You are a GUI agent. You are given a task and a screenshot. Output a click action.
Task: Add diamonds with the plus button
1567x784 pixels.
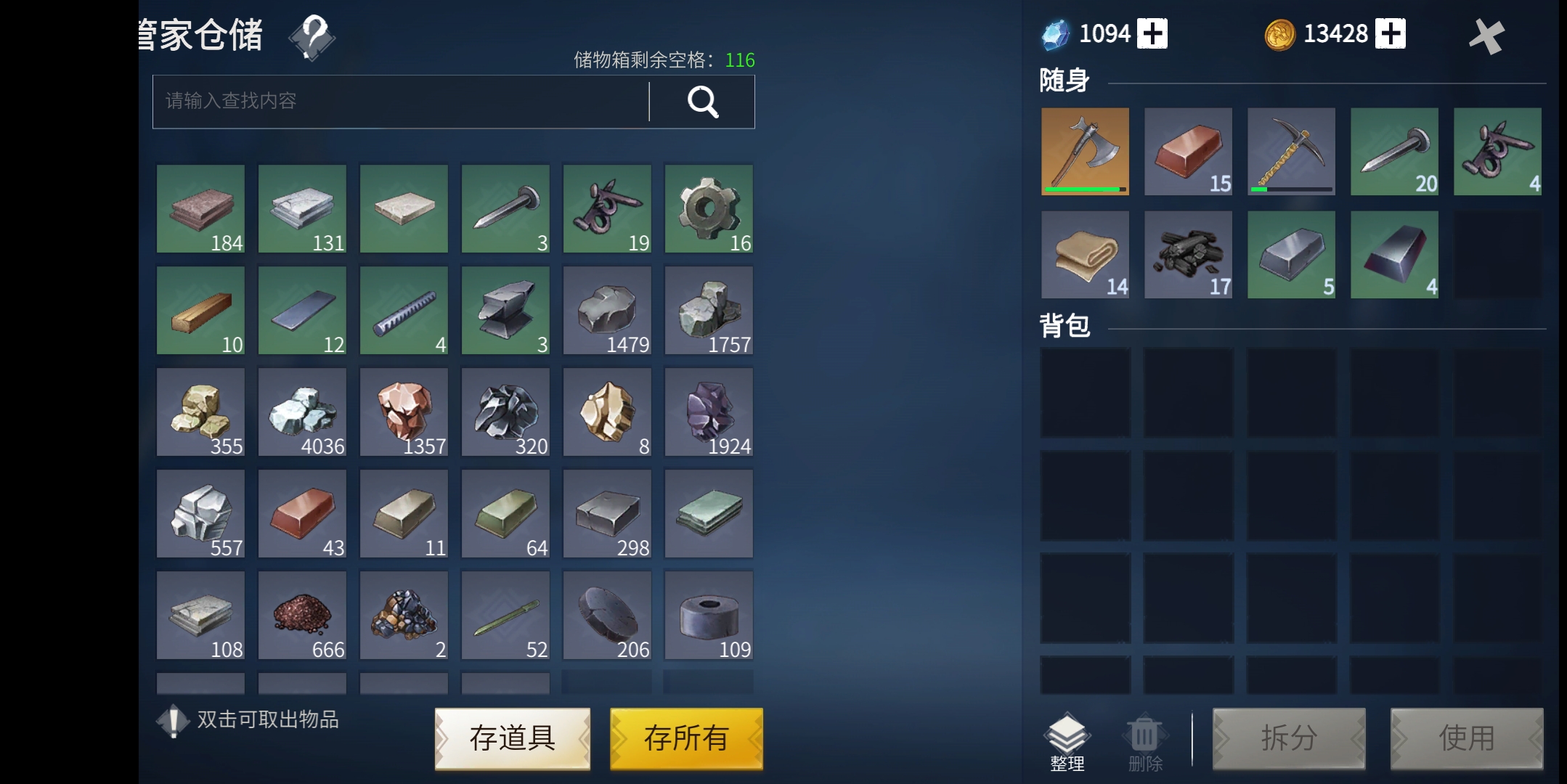pos(1152,33)
